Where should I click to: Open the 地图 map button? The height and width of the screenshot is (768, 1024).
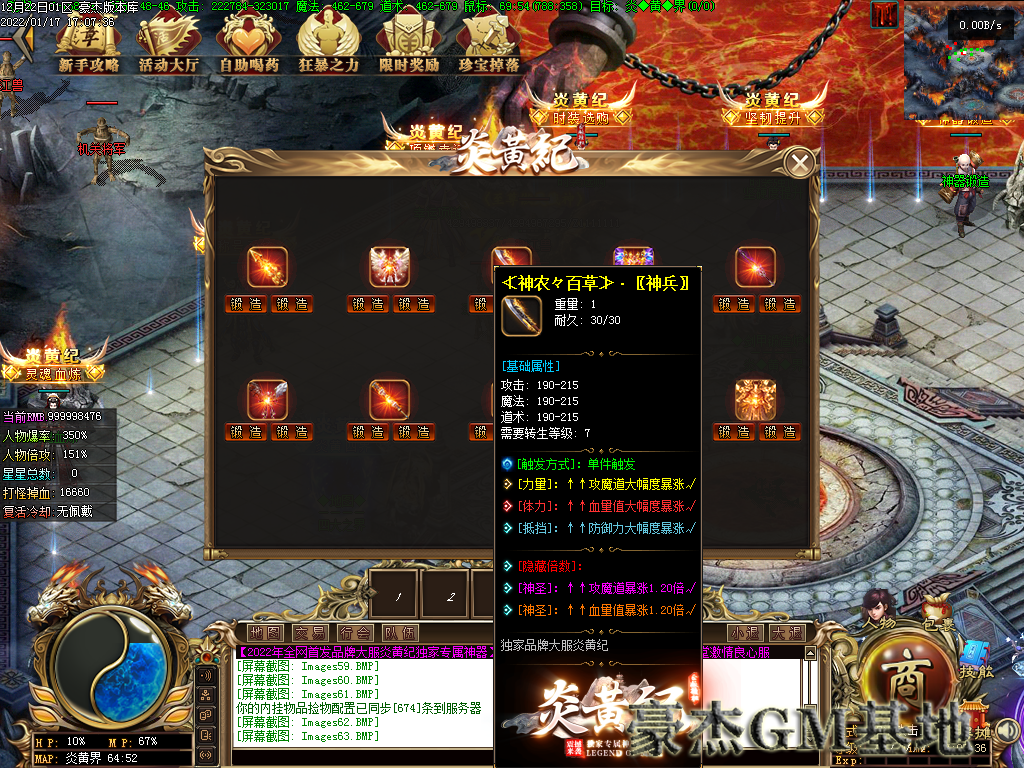[x=266, y=633]
